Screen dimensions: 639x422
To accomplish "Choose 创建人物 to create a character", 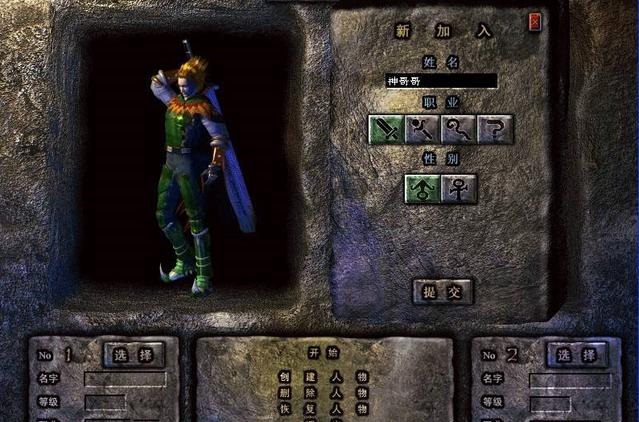I will 324,377.
